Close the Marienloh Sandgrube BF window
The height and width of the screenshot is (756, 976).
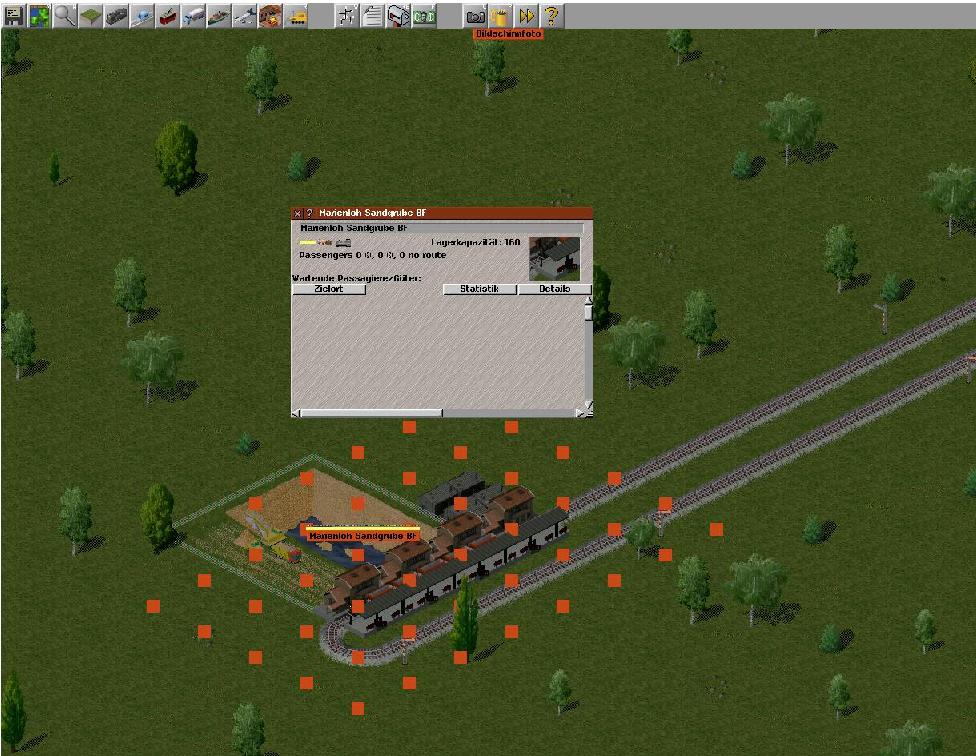(297, 213)
